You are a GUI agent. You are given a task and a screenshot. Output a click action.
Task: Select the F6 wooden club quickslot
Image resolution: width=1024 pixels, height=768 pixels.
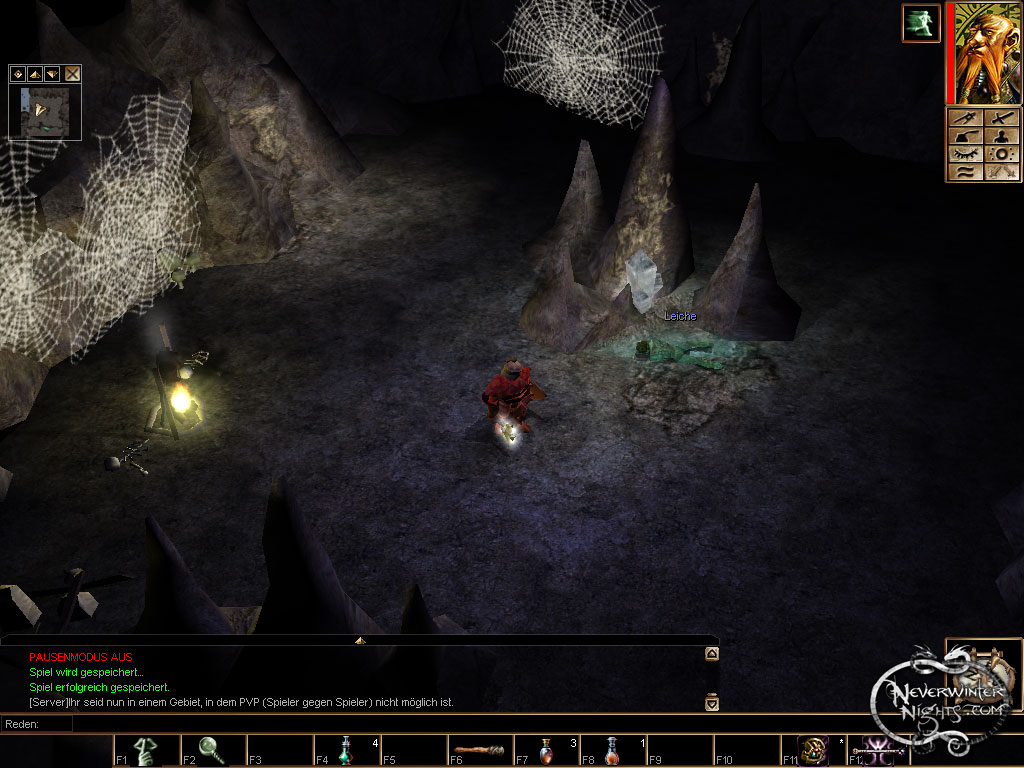pos(479,750)
